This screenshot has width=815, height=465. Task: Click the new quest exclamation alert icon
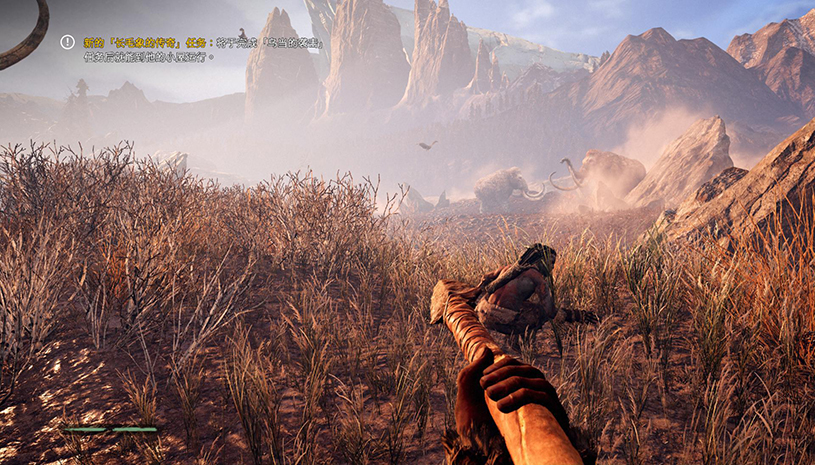click(x=67, y=42)
